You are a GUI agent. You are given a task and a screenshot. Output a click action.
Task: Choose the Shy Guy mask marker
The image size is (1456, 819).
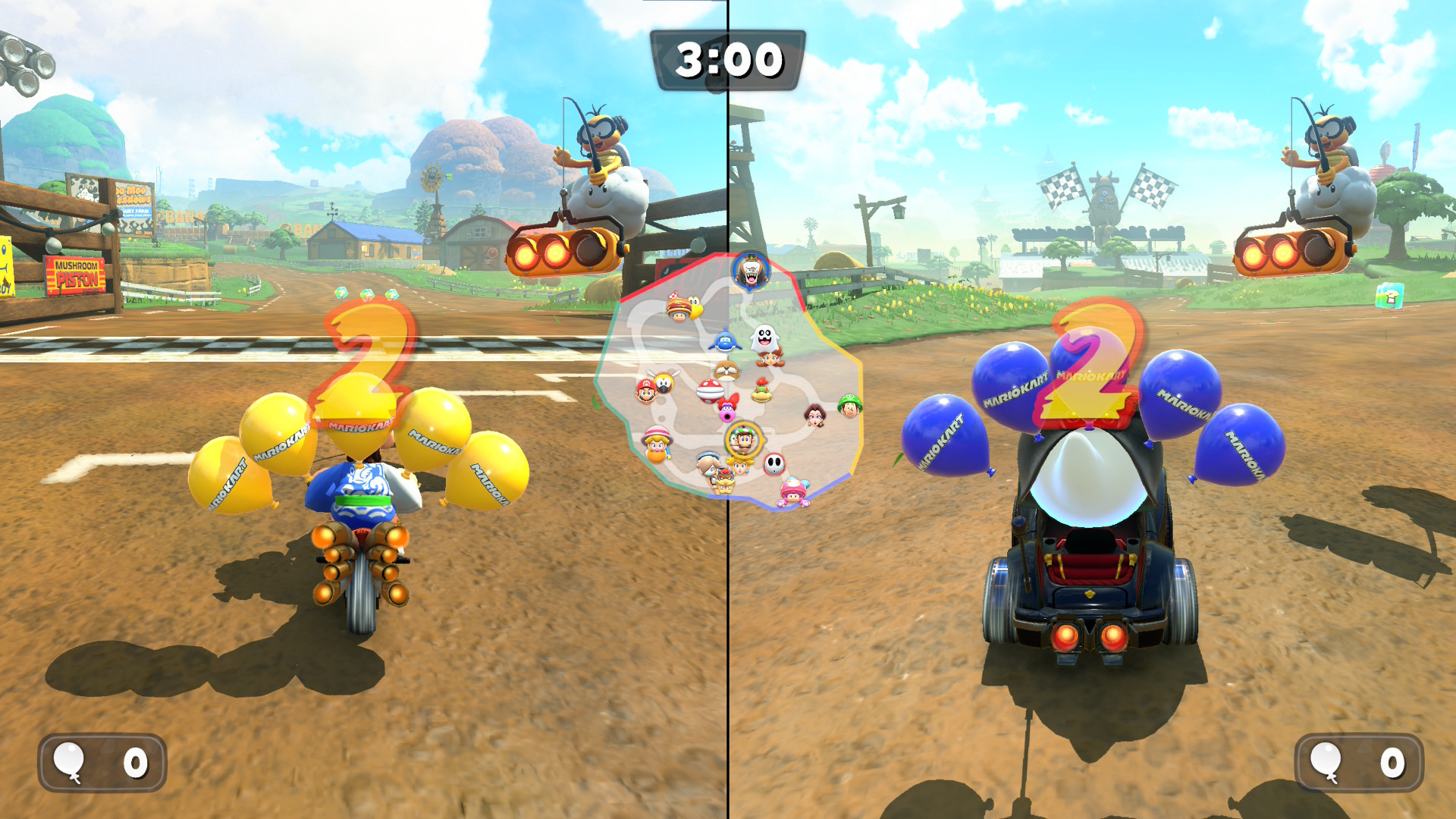click(773, 463)
